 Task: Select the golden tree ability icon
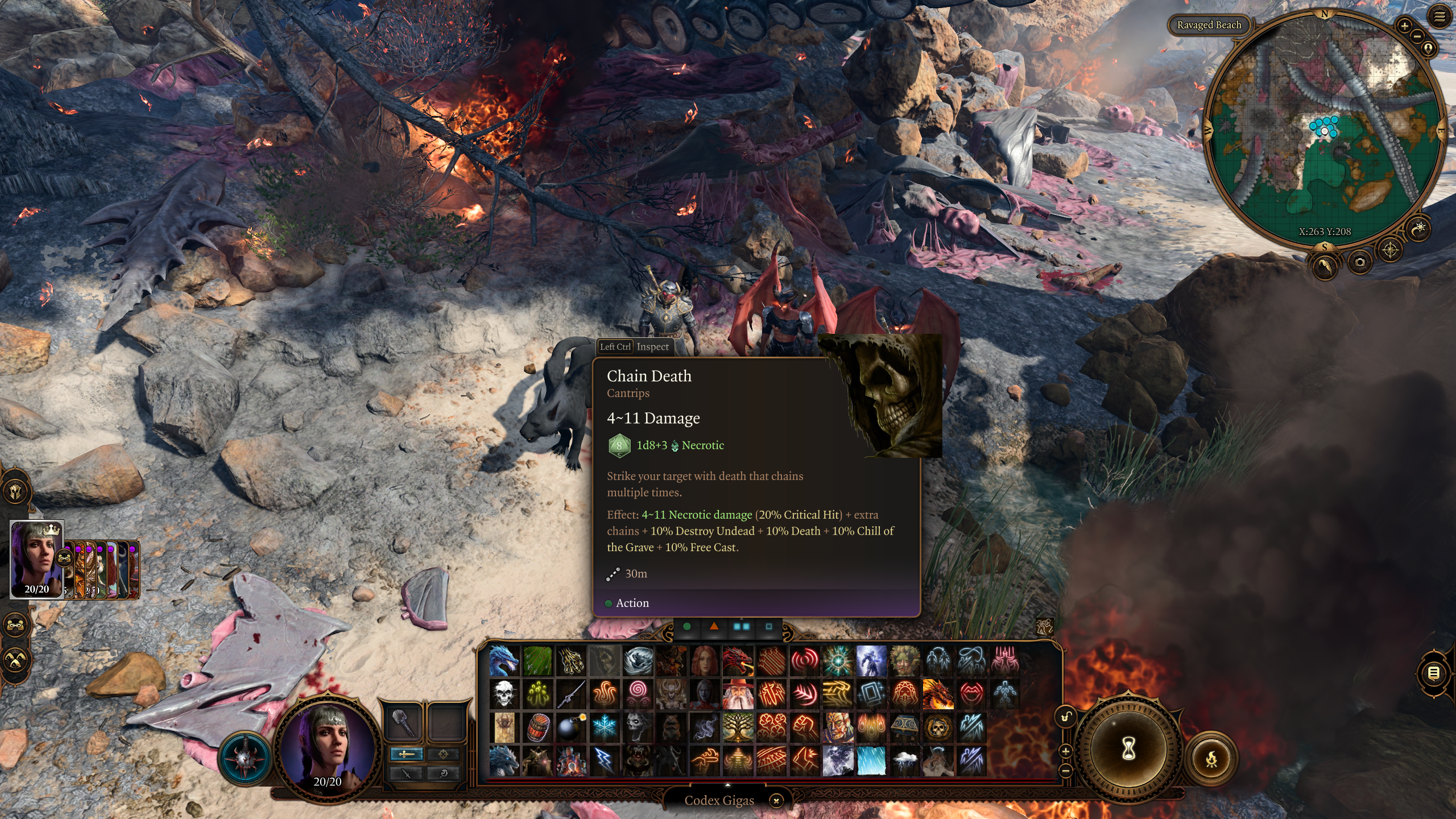(x=738, y=727)
